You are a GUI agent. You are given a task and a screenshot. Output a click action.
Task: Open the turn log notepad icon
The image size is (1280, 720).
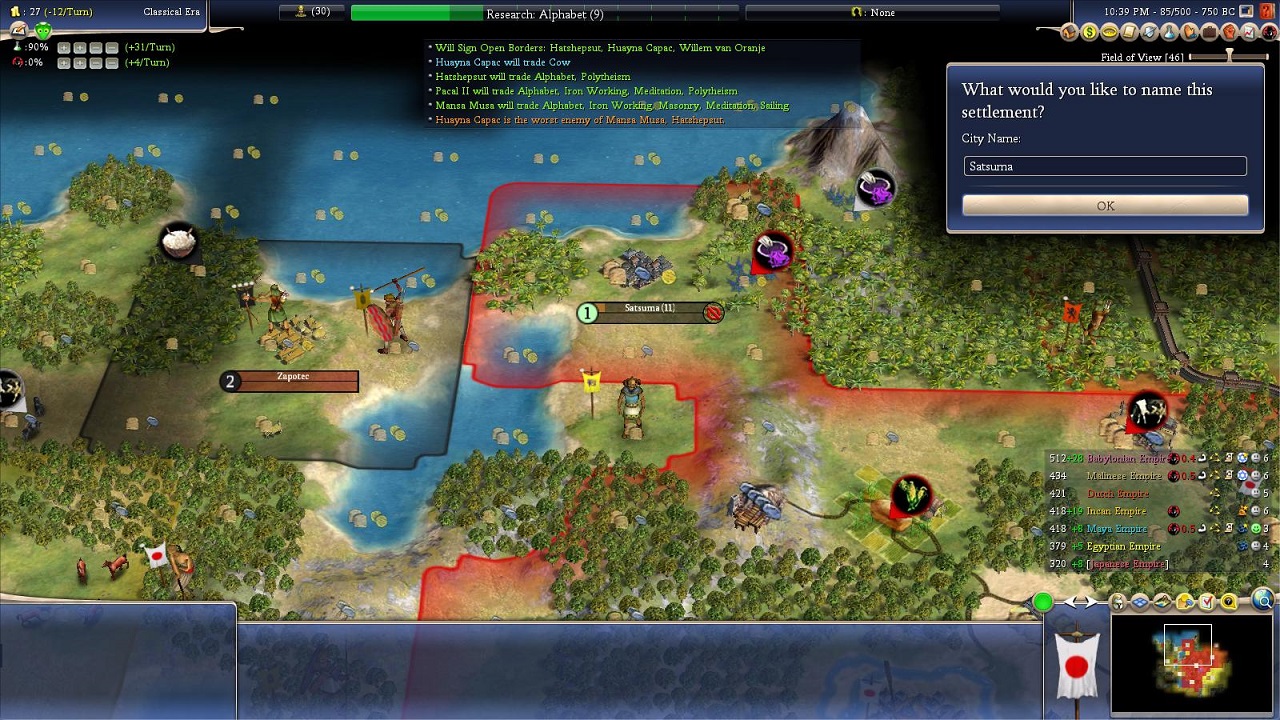click(x=19, y=30)
